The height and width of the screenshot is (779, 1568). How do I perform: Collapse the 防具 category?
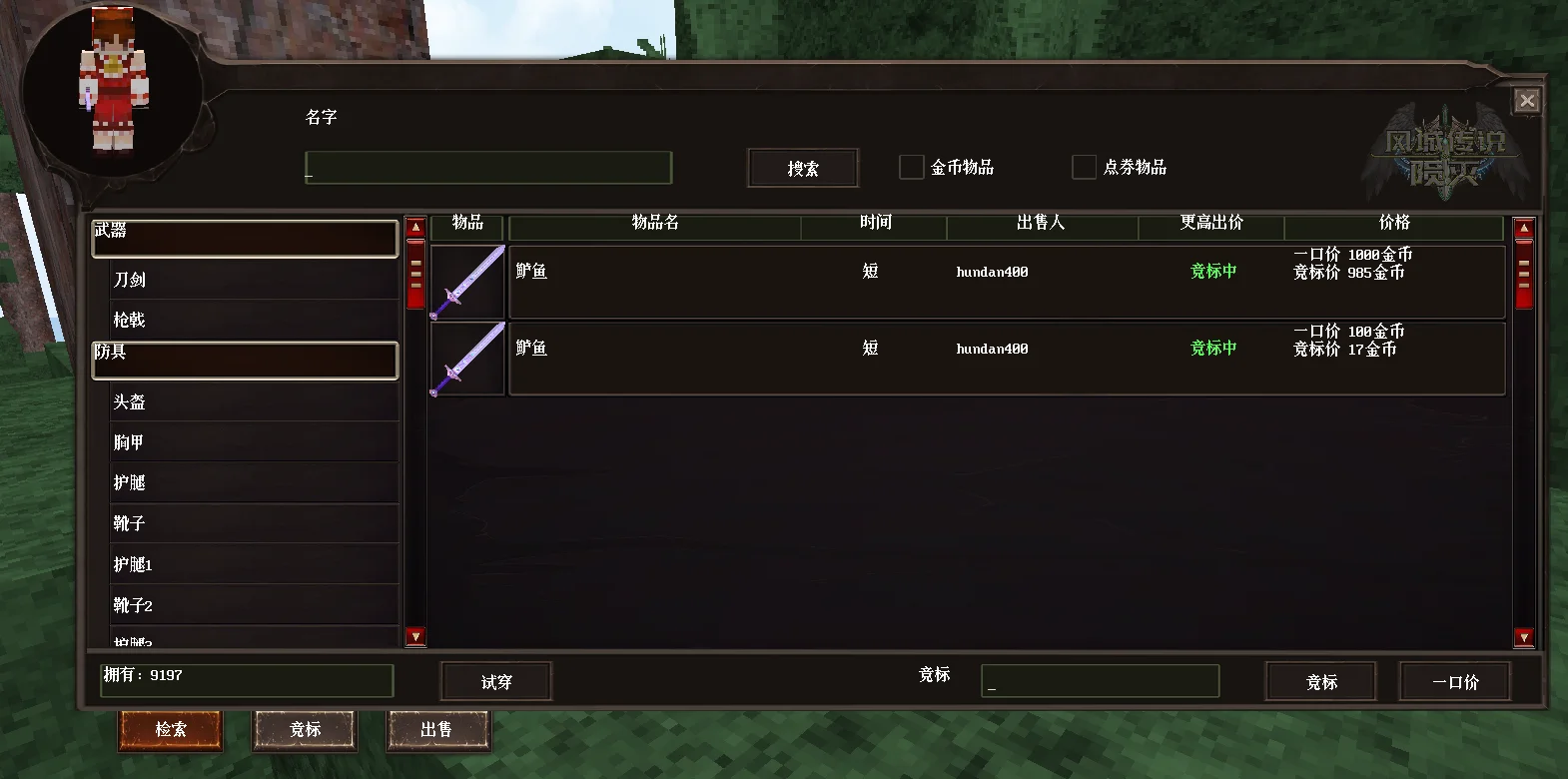click(245, 360)
